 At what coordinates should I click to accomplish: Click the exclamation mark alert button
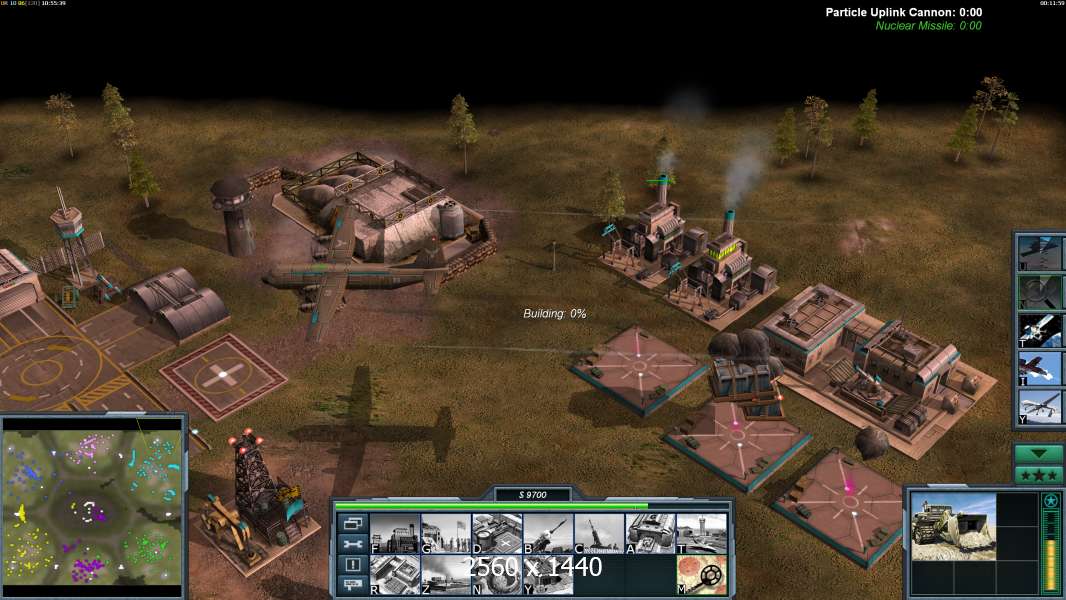tap(353, 565)
